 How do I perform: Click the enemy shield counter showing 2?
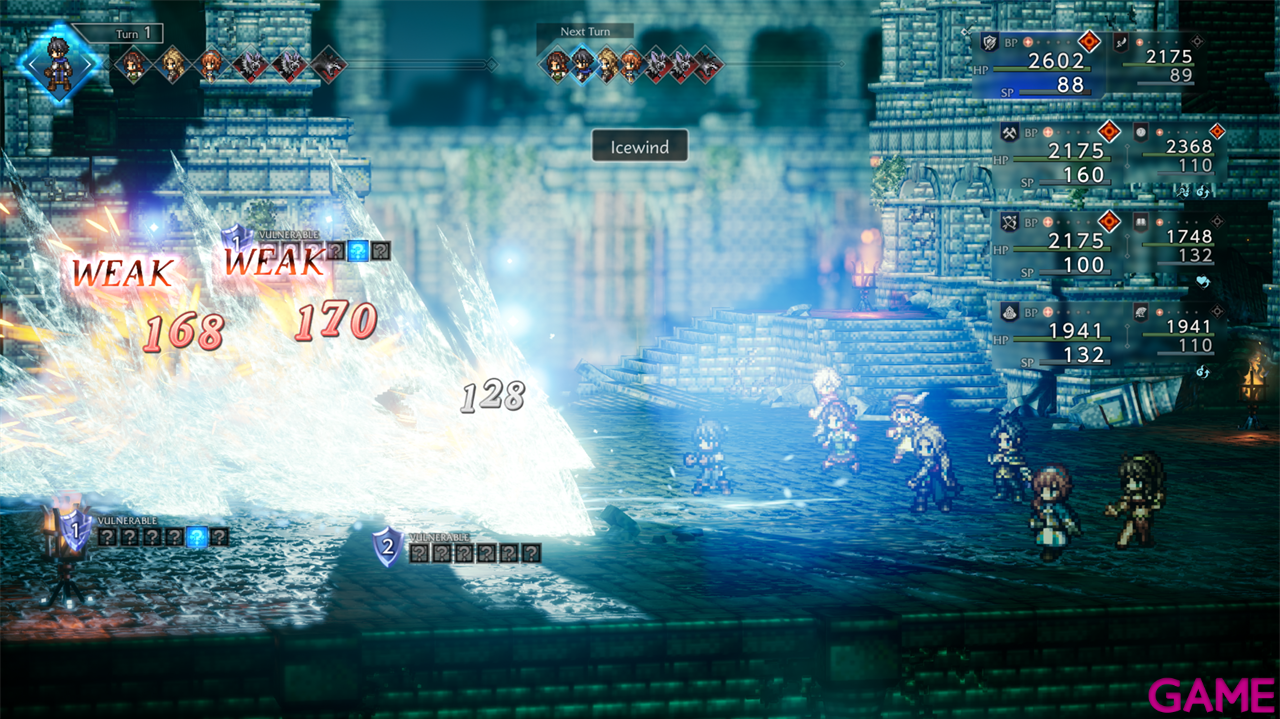[387, 547]
